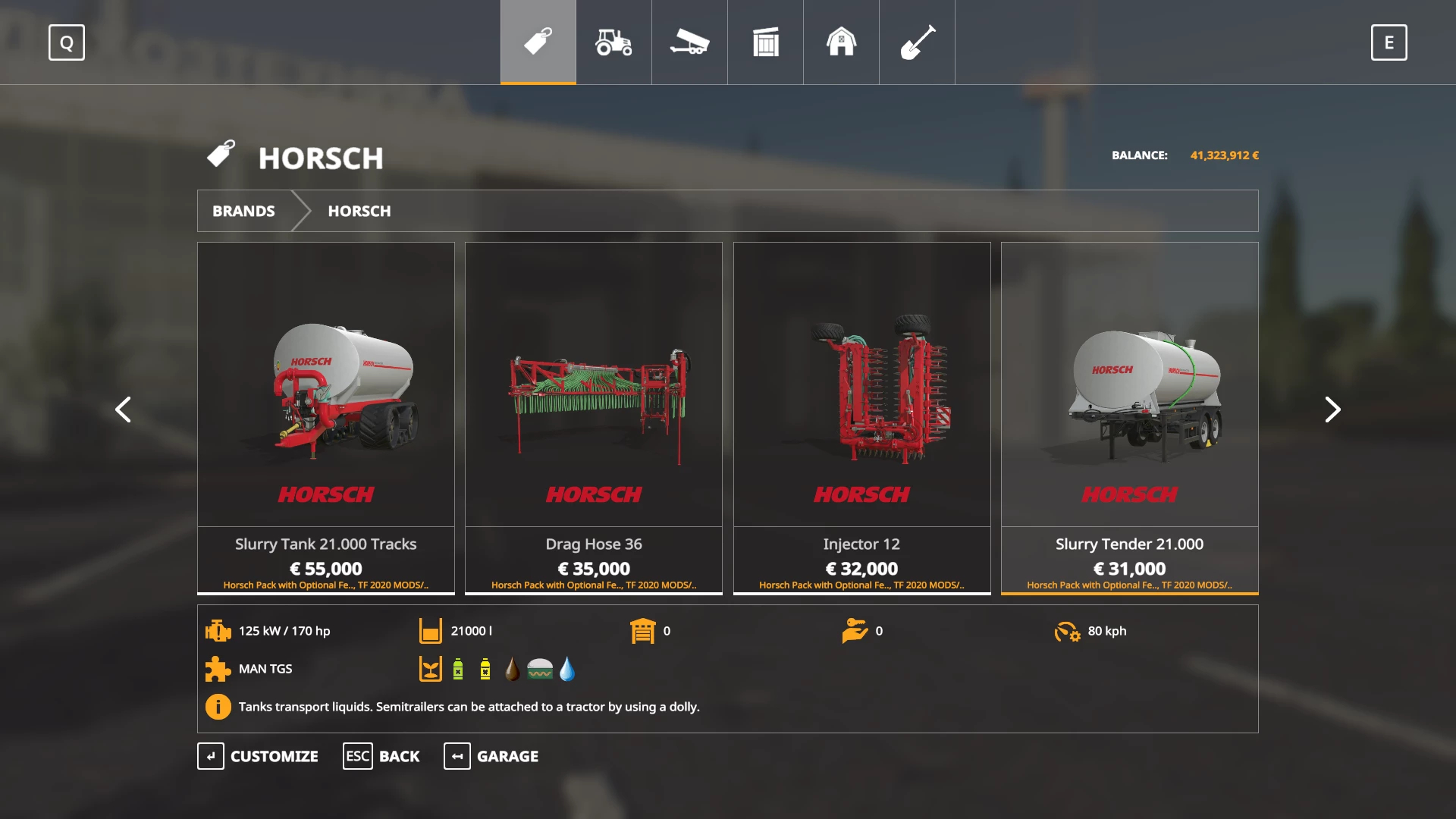Image resolution: width=1456 pixels, height=819 pixels.
Task: Pick the Injector 12 item card
Action: [861, 417]
